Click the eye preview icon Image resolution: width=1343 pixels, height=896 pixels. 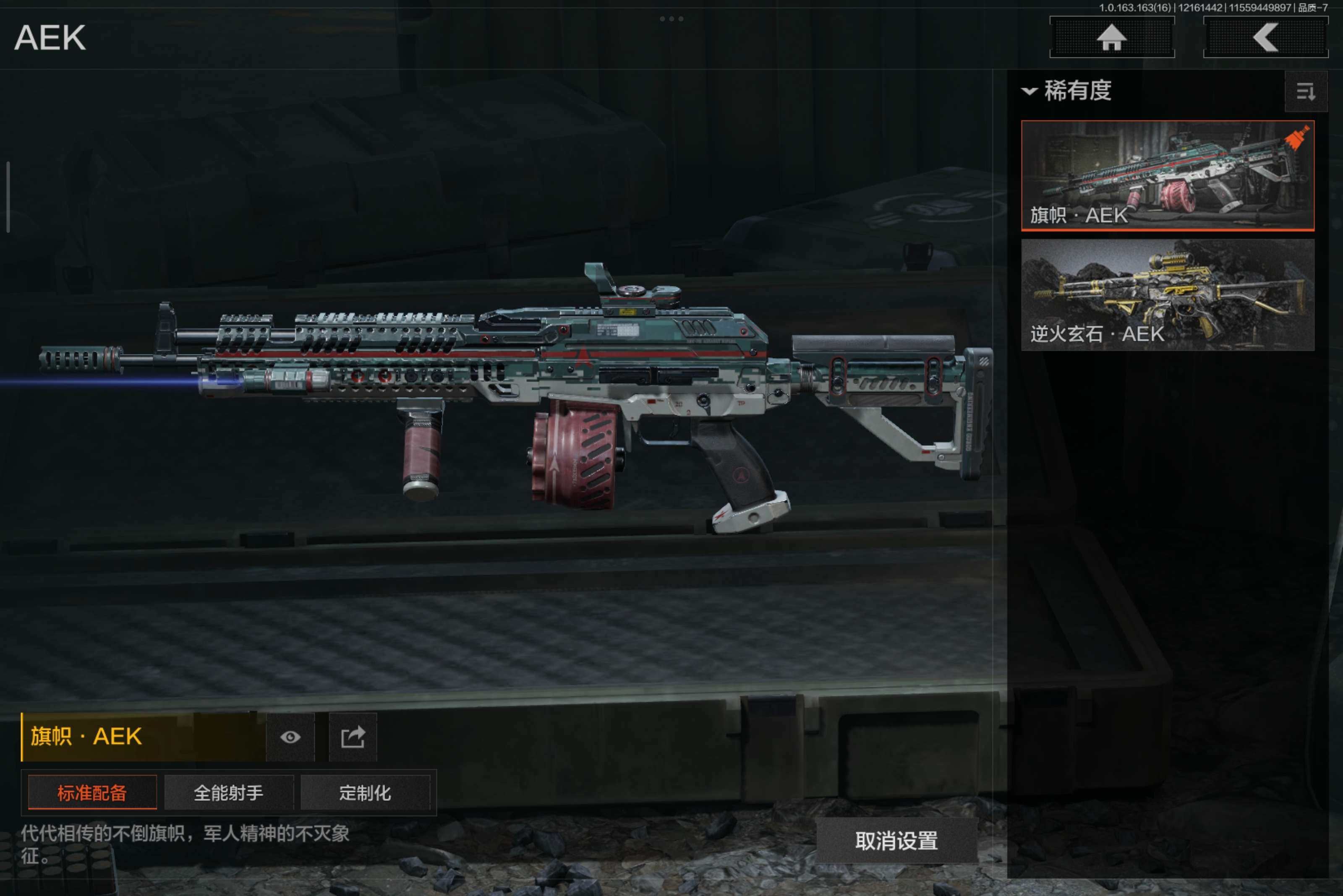pos(290,737)
